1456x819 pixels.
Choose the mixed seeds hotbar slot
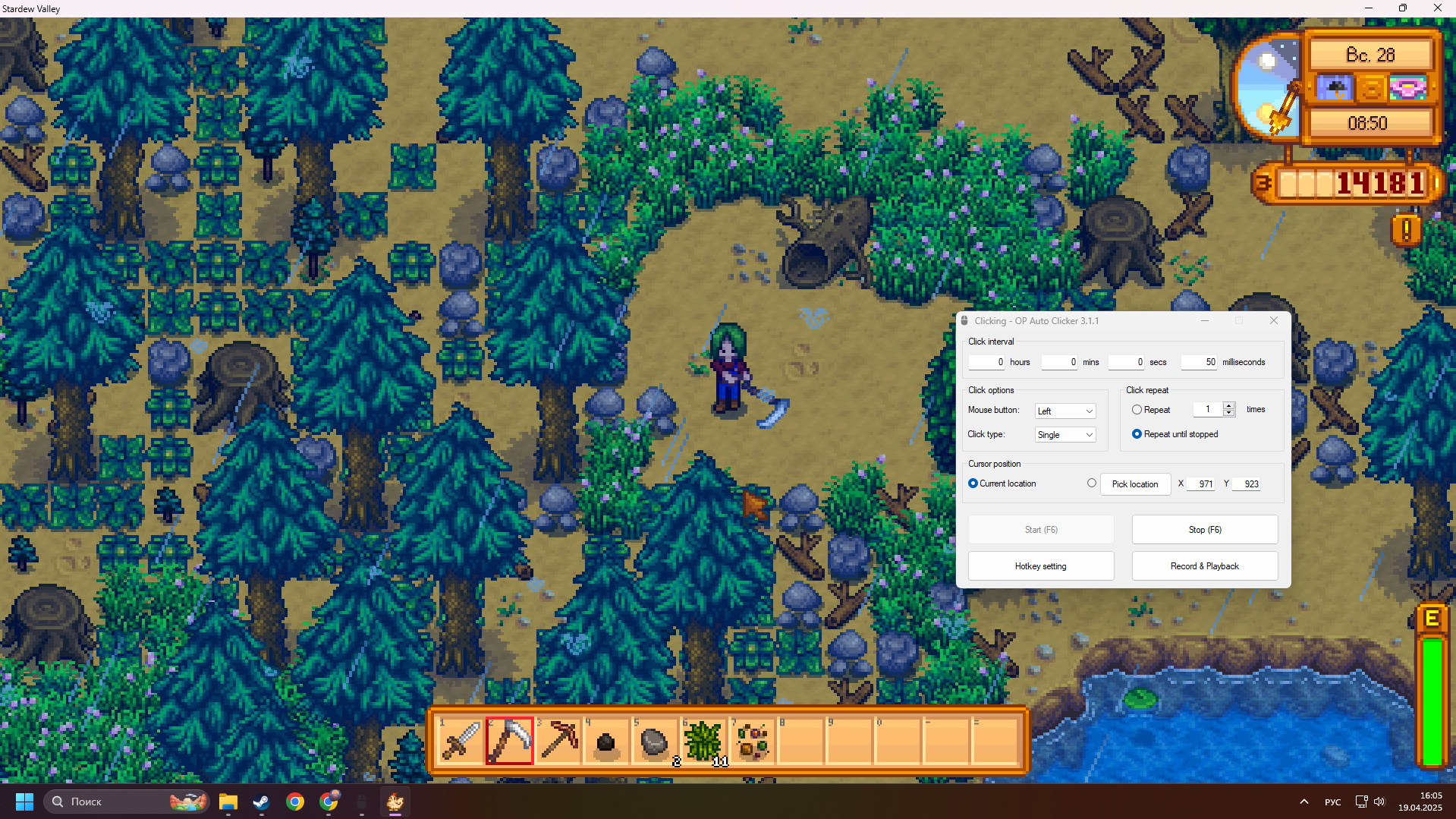[x=752, y=740]
